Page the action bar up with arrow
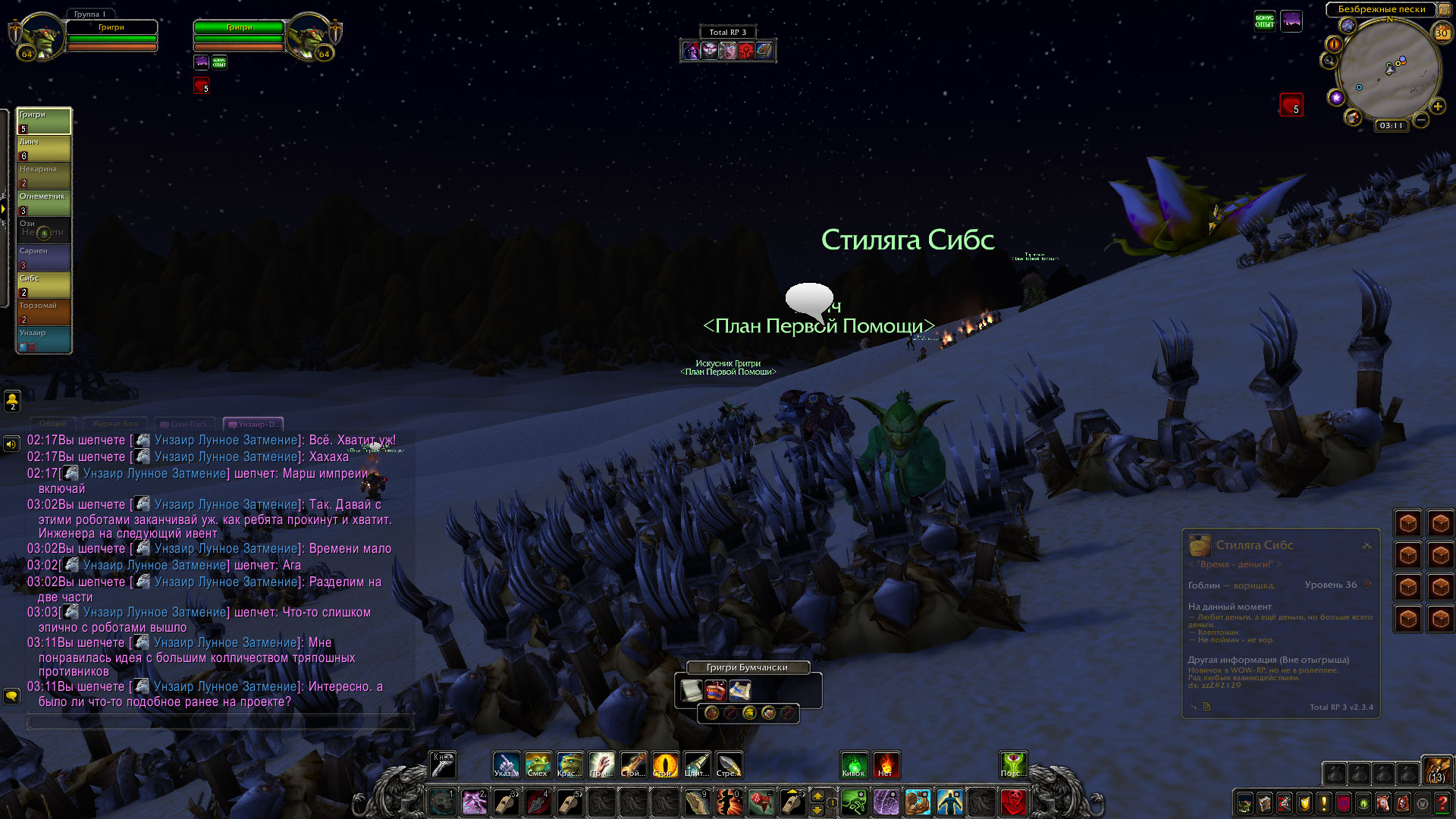Viewport: 1456px width, 819px height. tap(817, 795)
